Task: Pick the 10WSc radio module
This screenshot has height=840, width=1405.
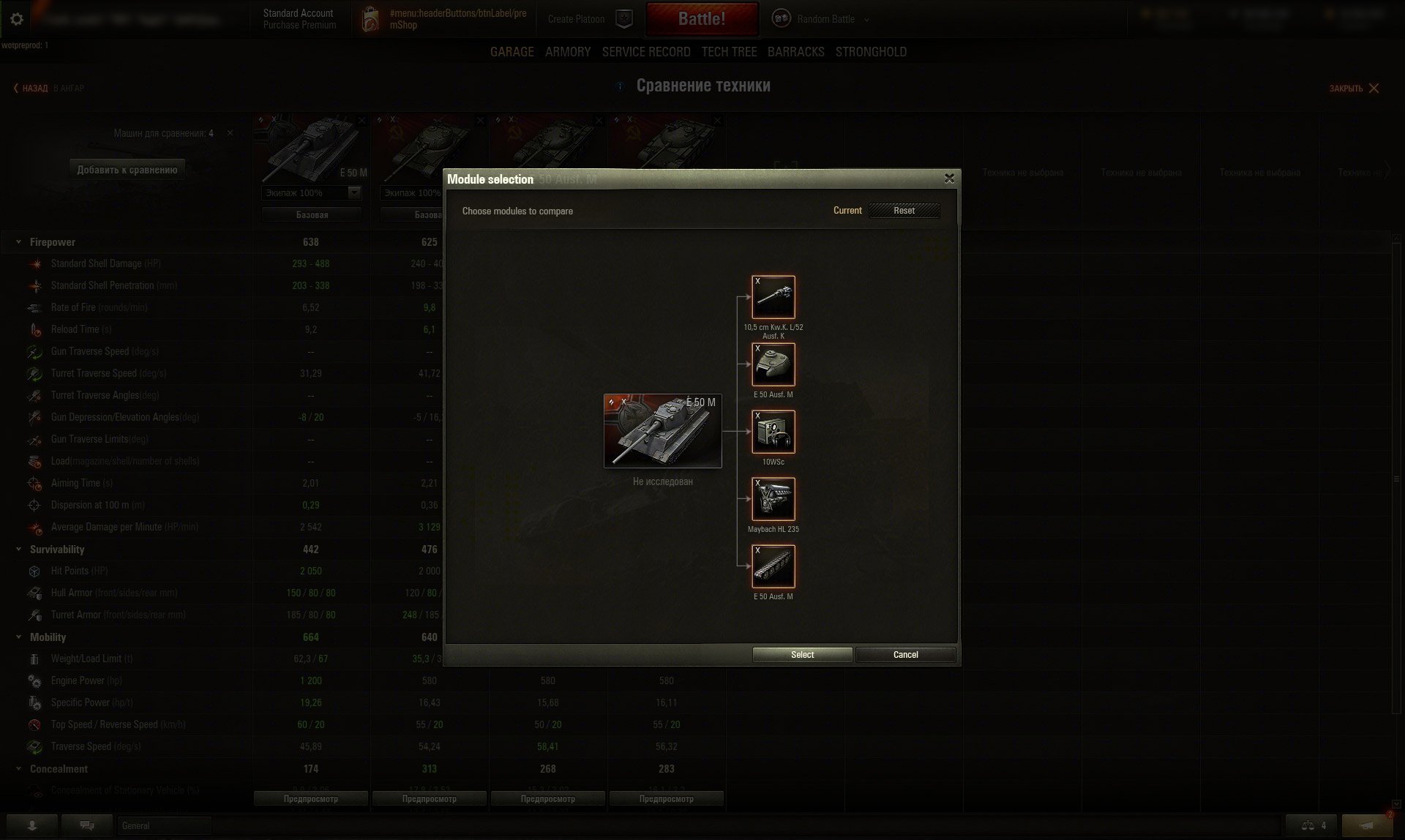Action: (773, 432)
